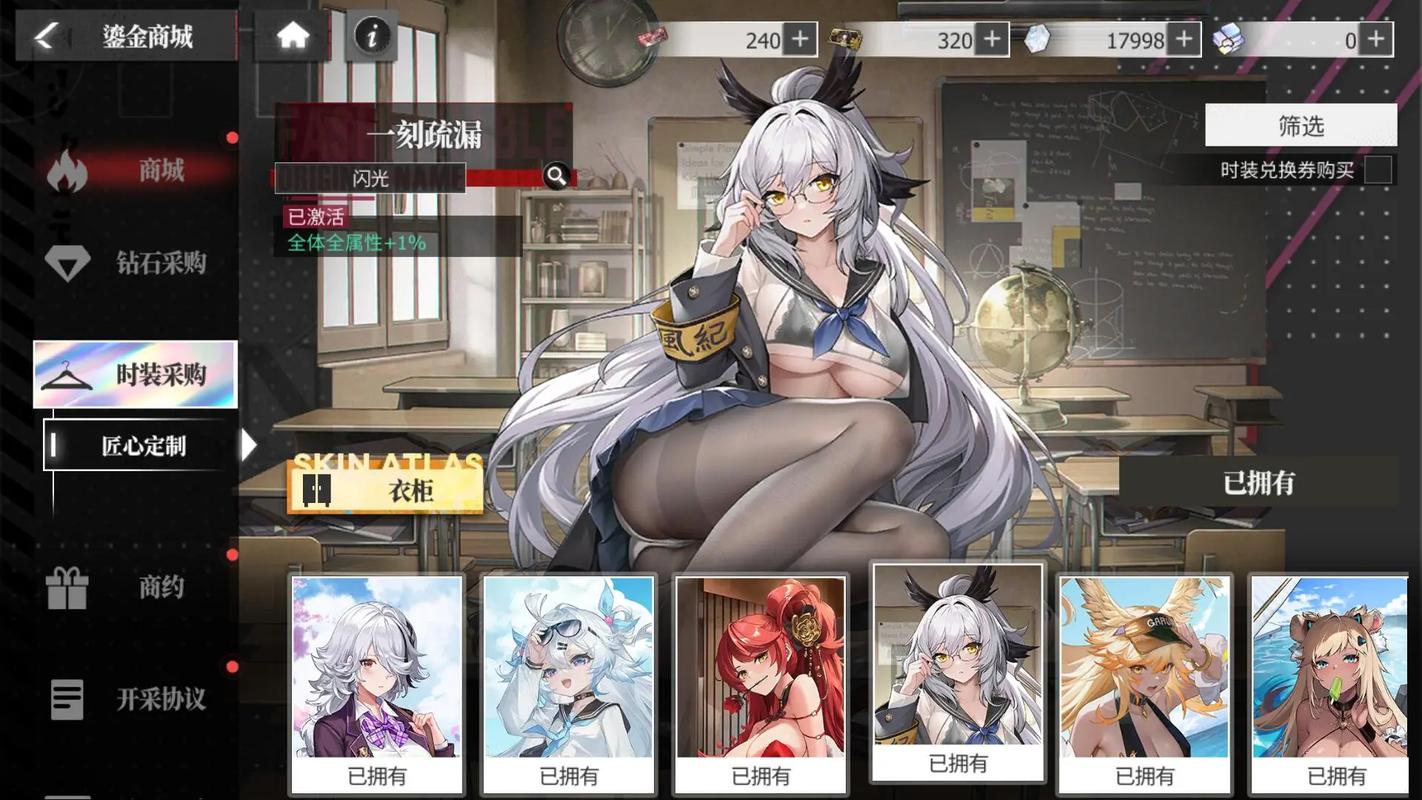Select the red-haired character skin thumbnail
The width and height of the screenshot is (1422, 800).
pos(760,670)
